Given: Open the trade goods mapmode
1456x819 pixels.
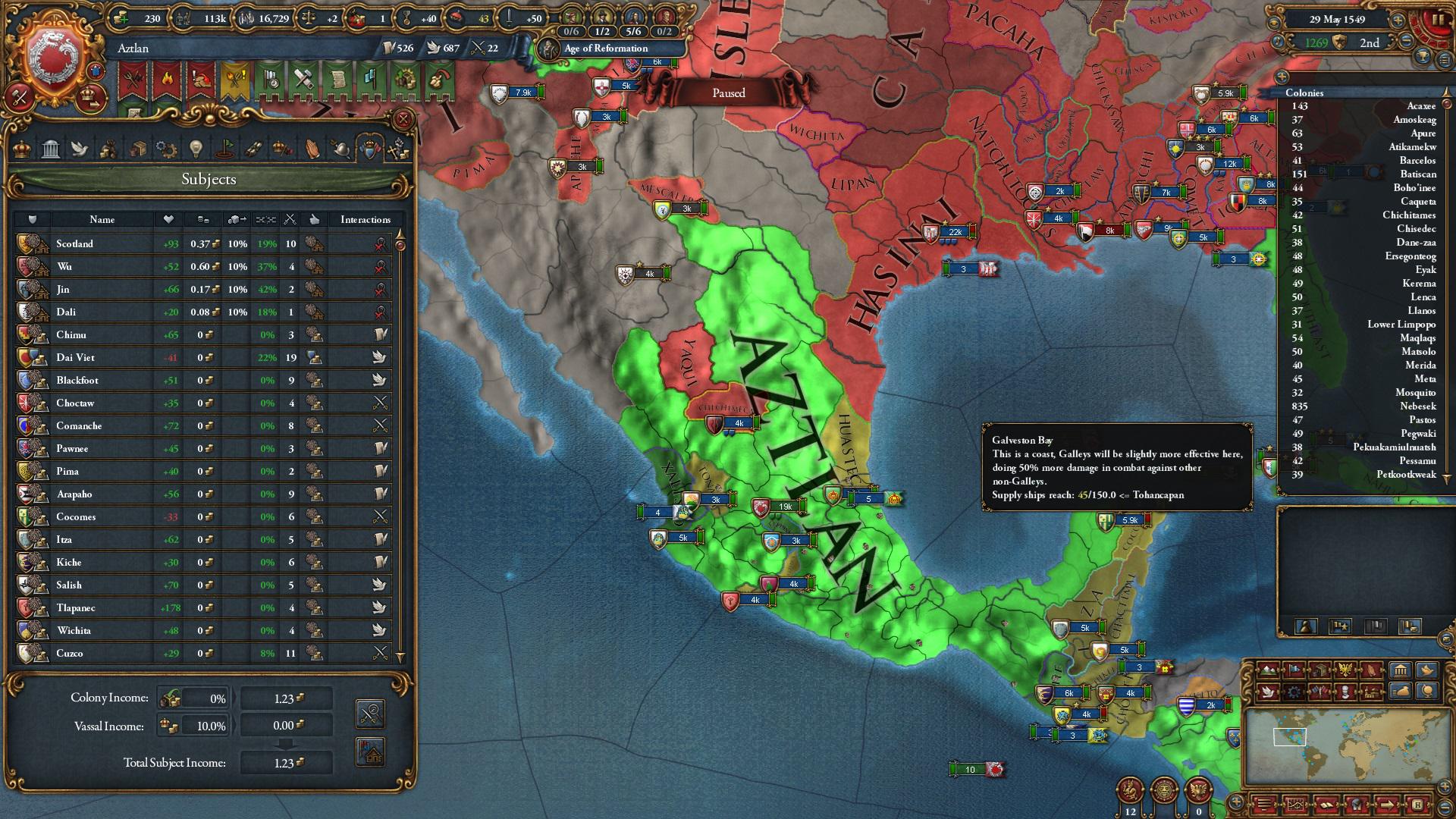Looking at the screenshot, I should pyautogui.click(x=1319, y=670).
